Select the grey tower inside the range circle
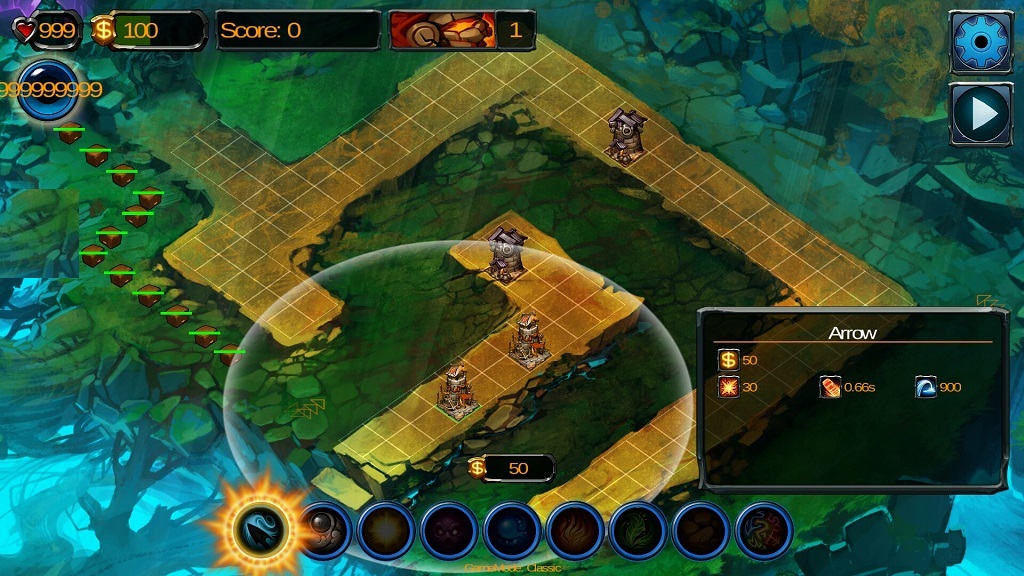 coord(506,254)
